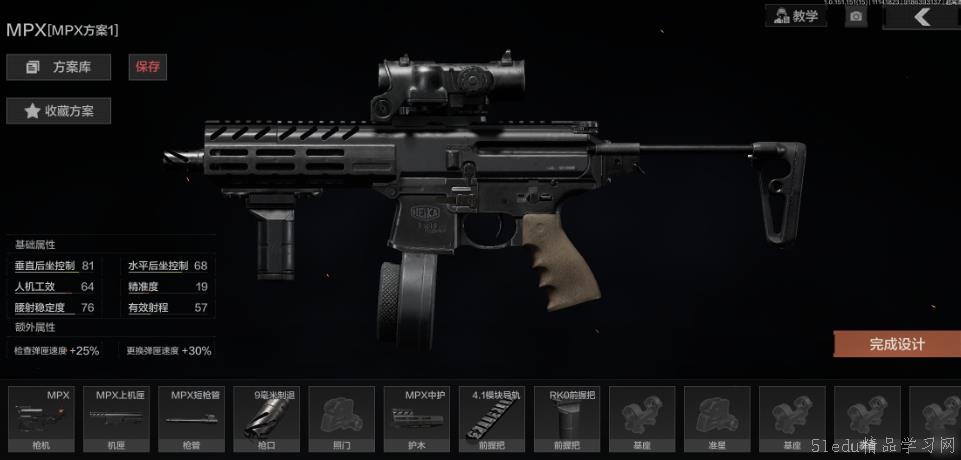Open the 教学 tutorial
The width and height of the screenshot is (961, 460).
[796, 16]
